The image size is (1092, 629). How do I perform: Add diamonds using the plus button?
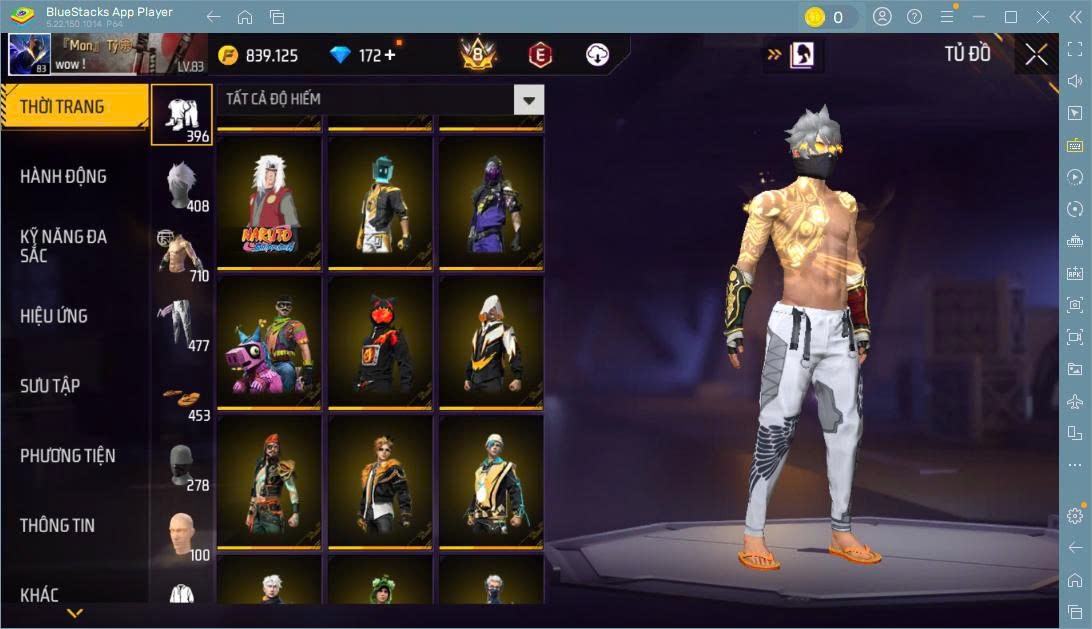point(390,55)
